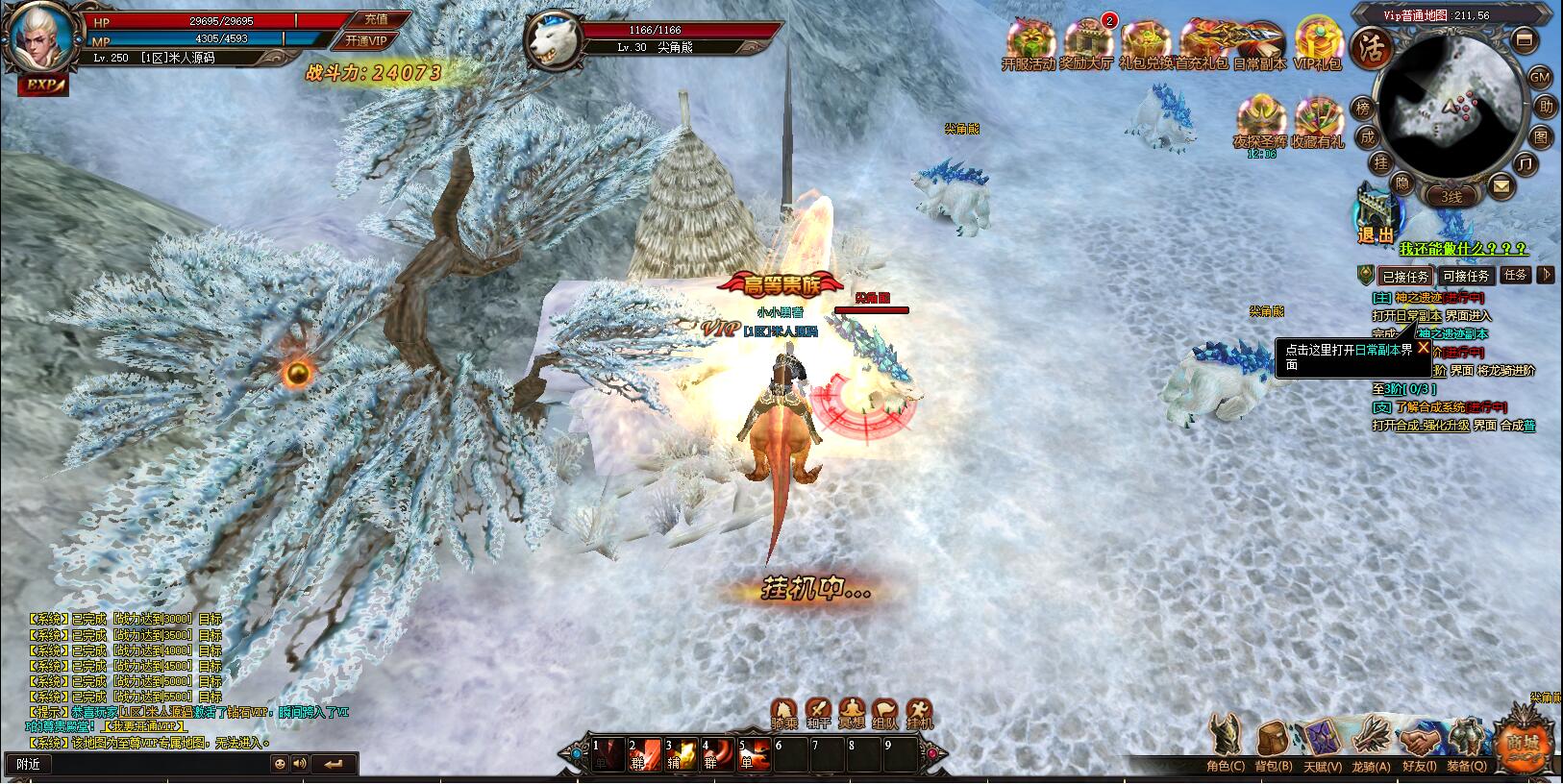
Task: Click the 开通VIP button
Action: tap(366, 40)
